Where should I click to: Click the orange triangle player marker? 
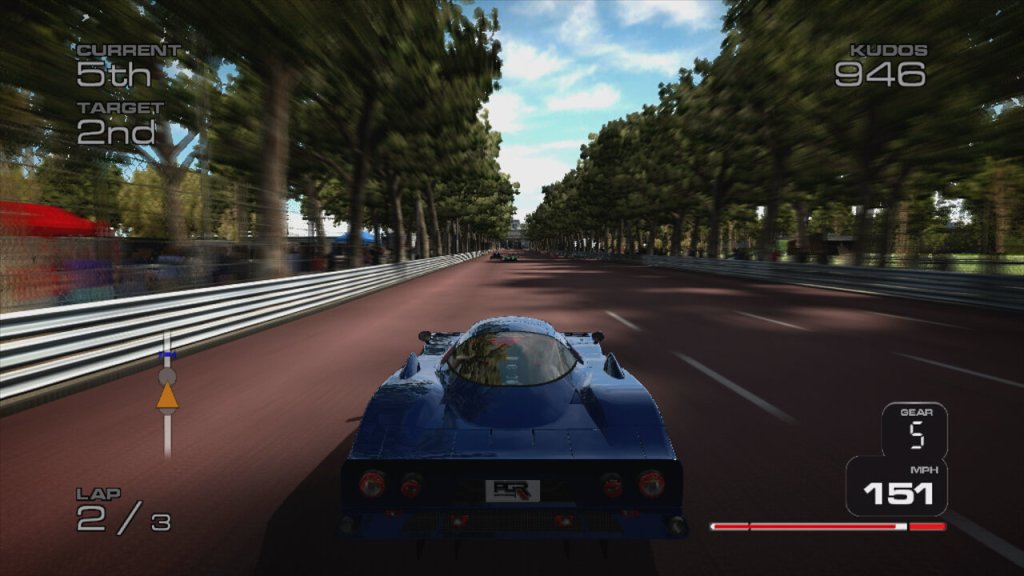167,397
